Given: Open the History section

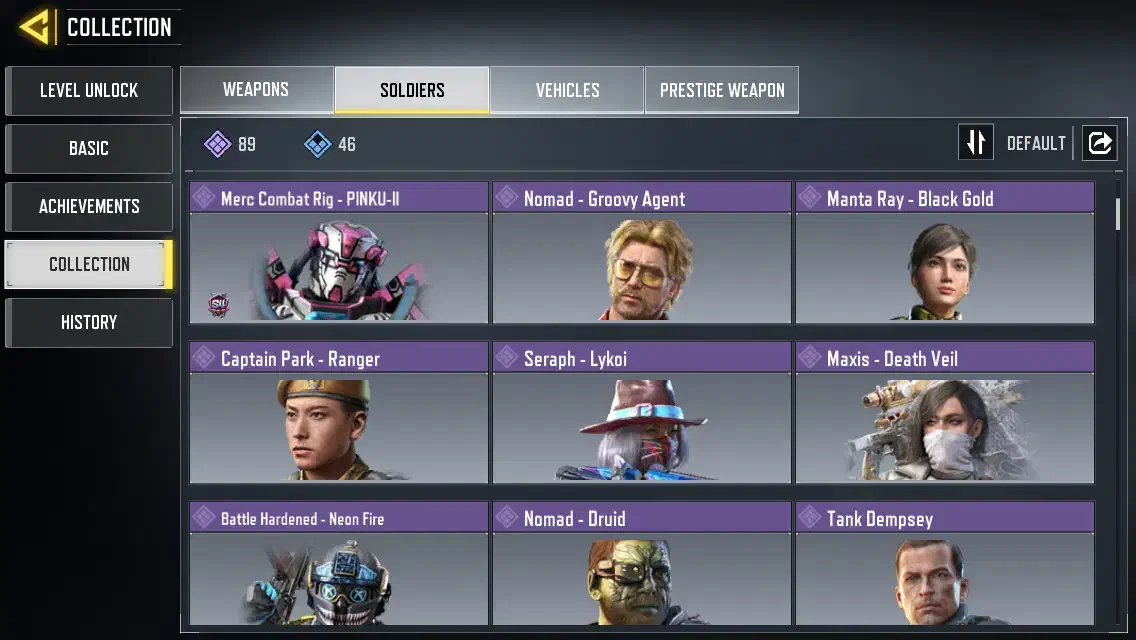Looking at the screenshot, I should click(x=89, y=323).
